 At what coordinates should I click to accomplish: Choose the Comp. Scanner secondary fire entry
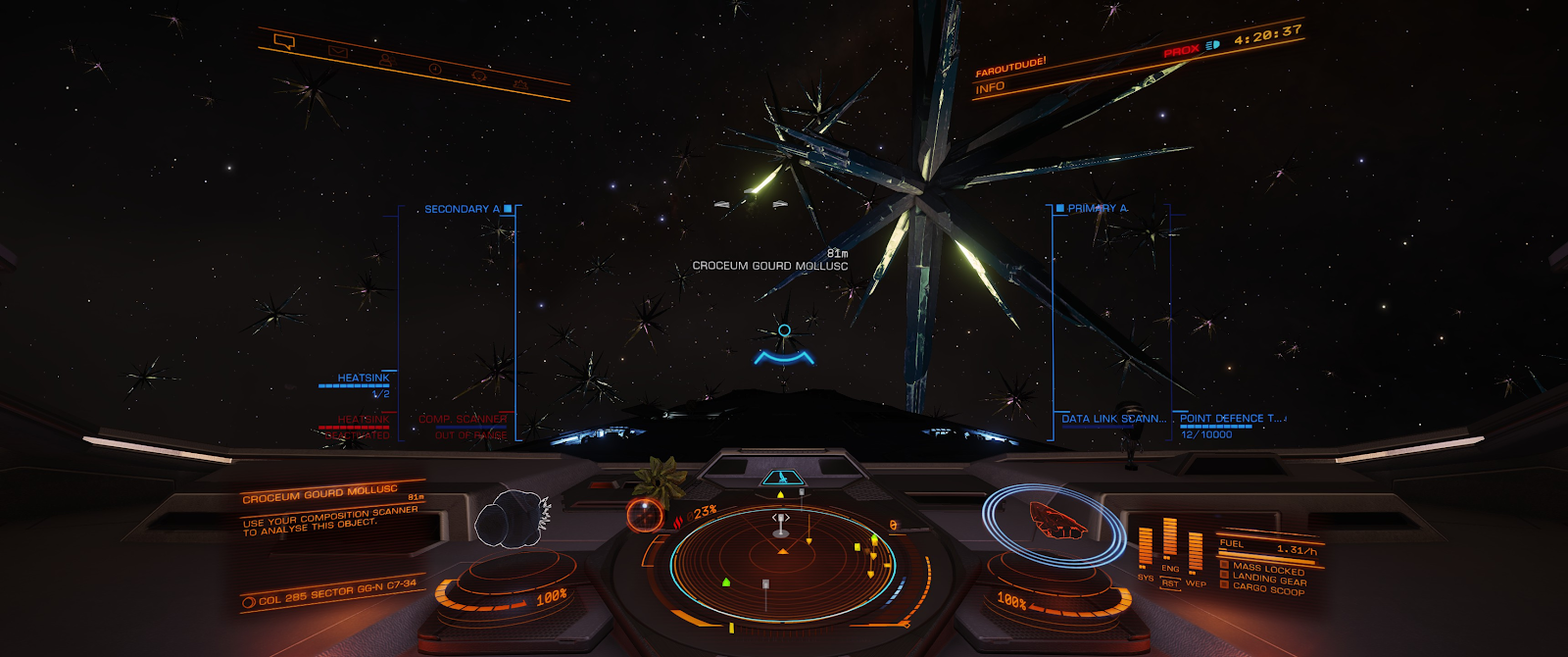point(463,420)
